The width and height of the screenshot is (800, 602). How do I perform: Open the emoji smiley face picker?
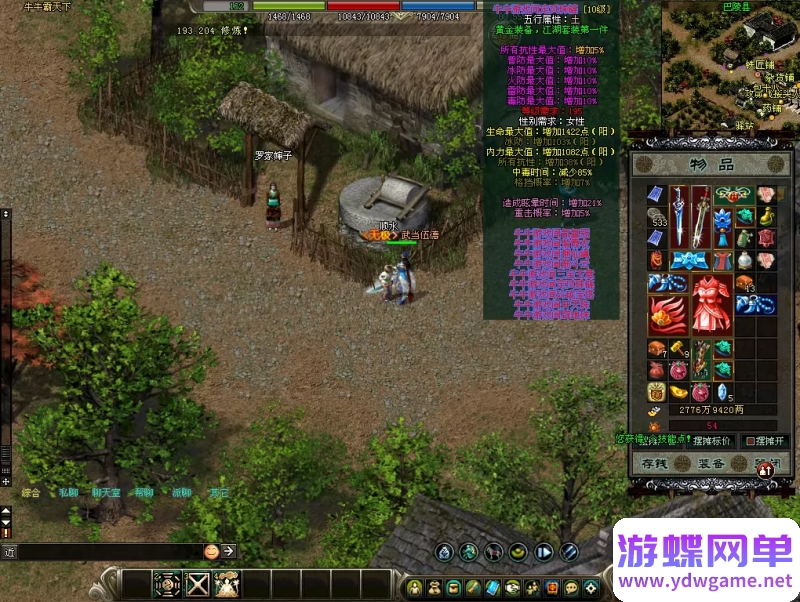[211, 551]
